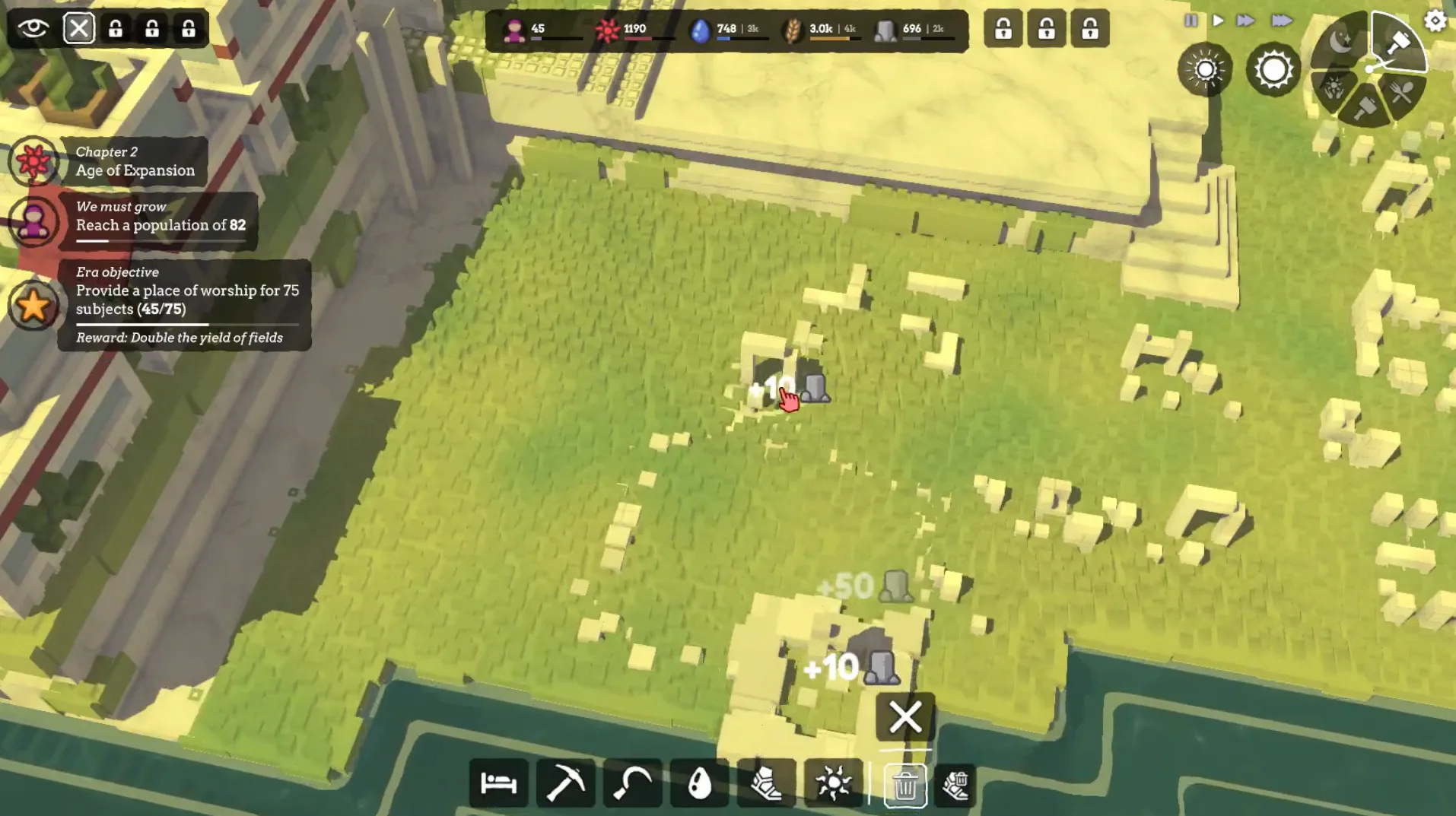
Task: Select the moon night segment on schedule wheel
Action: click(x=1341, y=41)
